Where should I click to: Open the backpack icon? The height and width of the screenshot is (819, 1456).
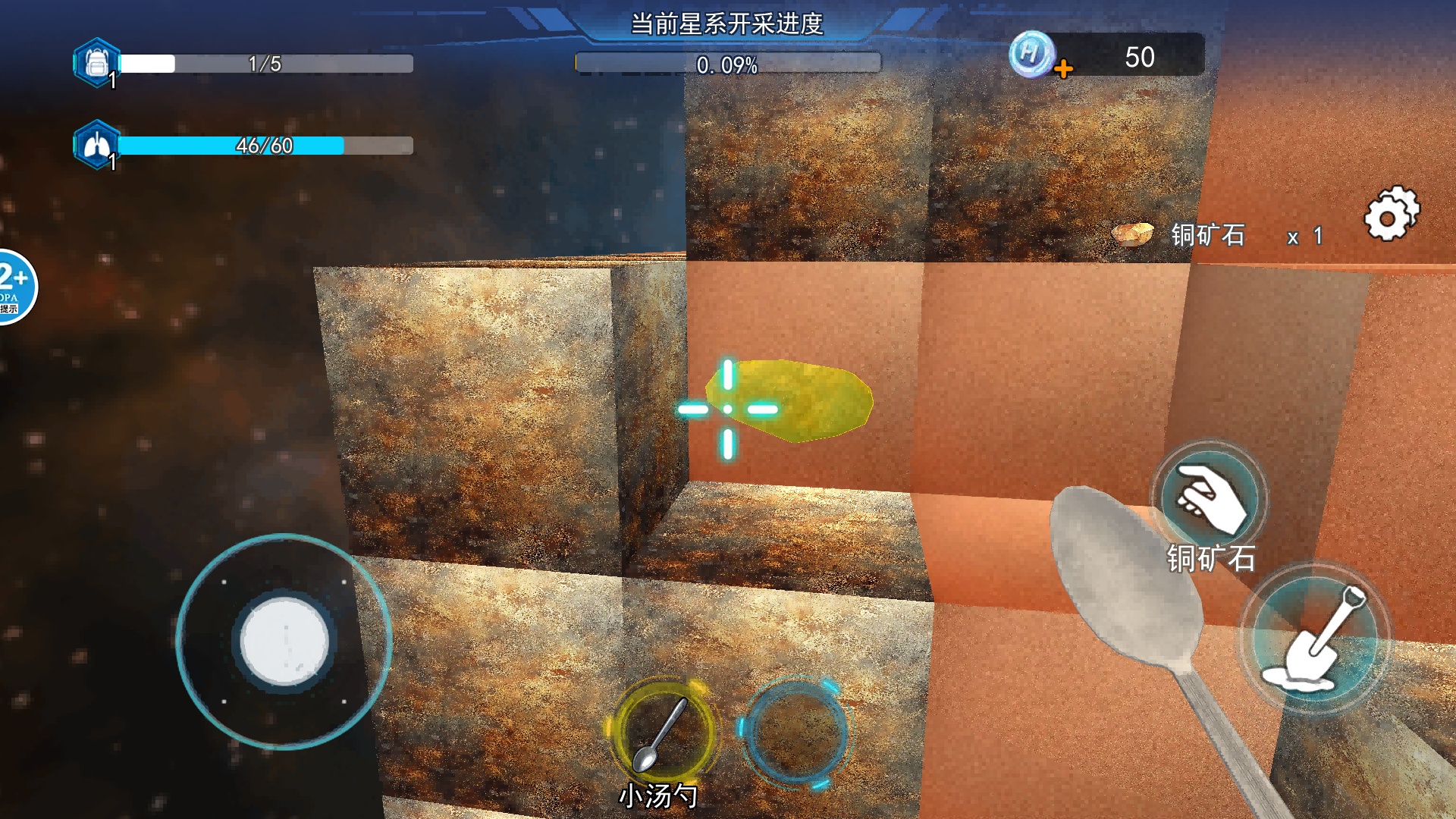coord(96,63)
